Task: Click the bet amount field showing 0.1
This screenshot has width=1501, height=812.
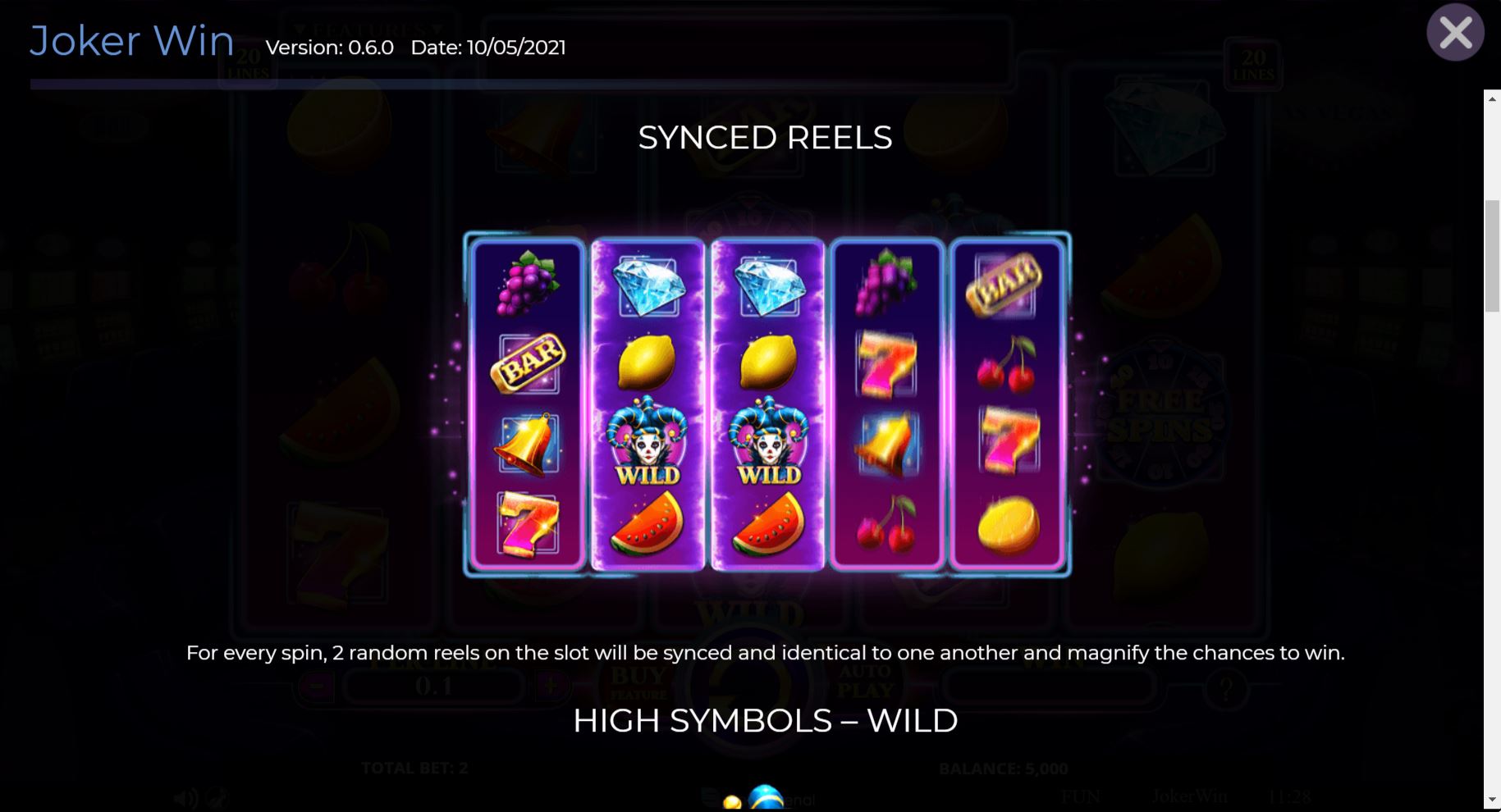Action: tap(434, 687)
